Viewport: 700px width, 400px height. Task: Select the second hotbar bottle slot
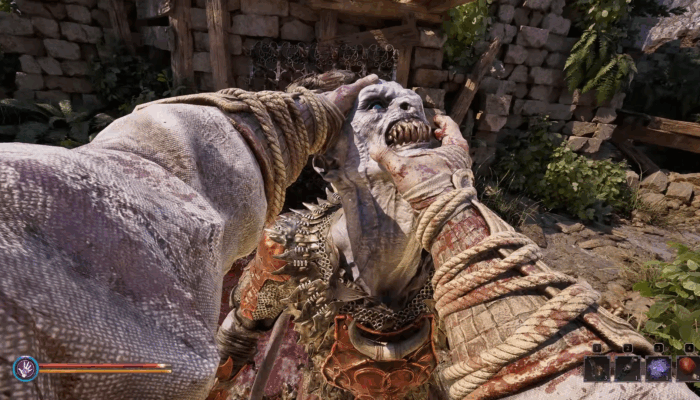coord(627,367)
